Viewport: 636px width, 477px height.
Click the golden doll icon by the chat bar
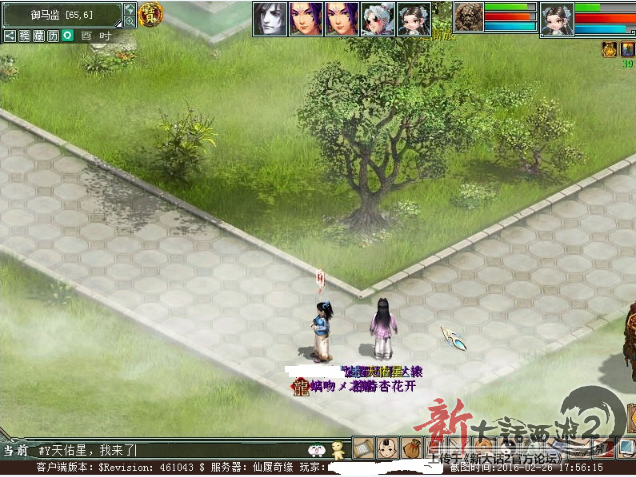pyautogui.click(x=338, y=449)
